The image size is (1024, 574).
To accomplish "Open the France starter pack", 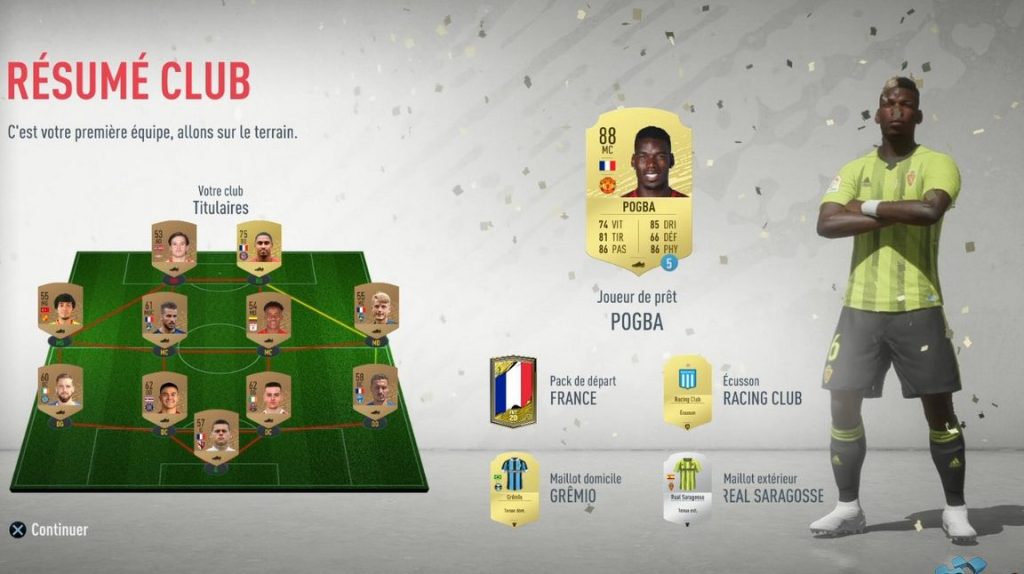I will 513,391.
